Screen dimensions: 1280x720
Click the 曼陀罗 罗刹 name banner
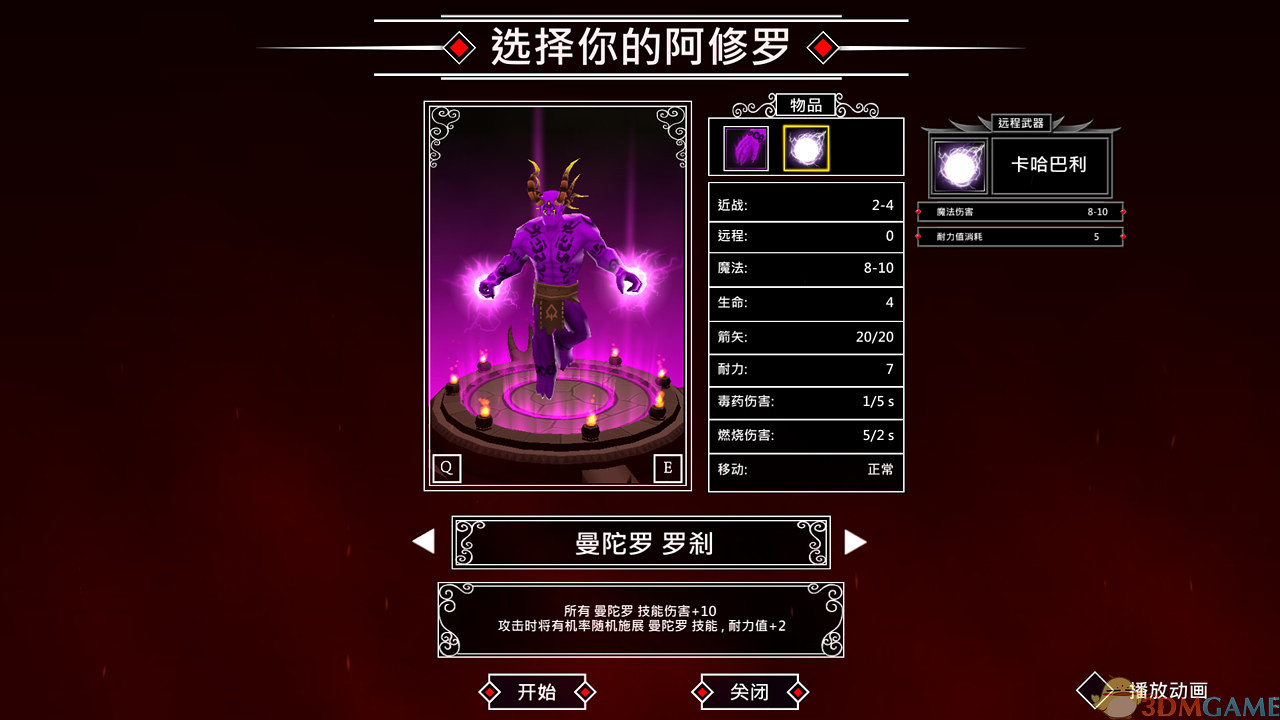pos(640,541)
